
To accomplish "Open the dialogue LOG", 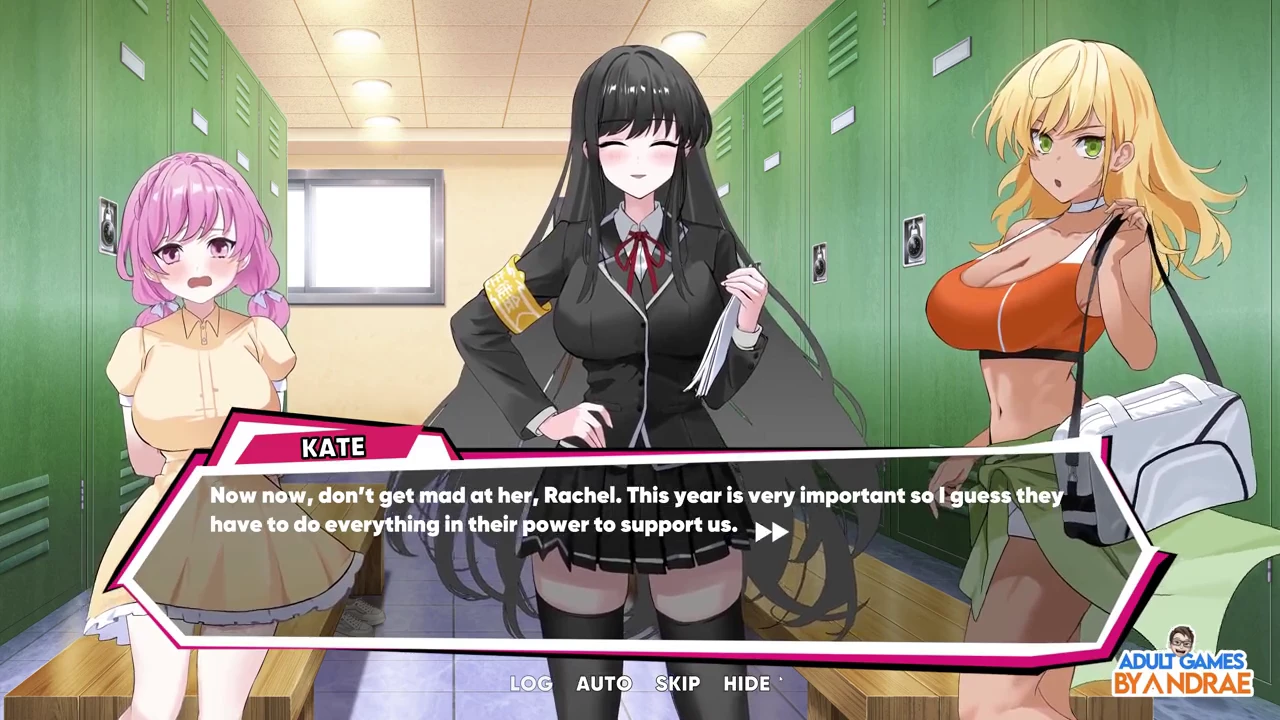I will pyautogui.click(x=530, y=684).
